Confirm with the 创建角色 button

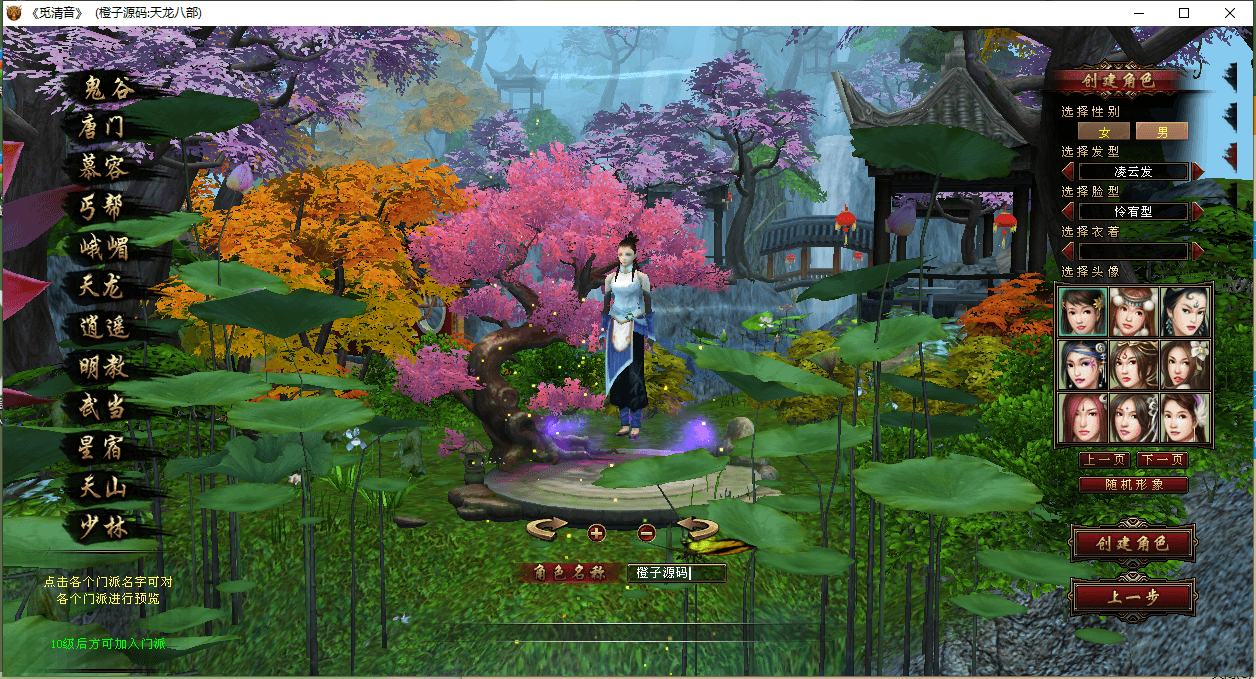pyautogui.click(x=1132, y=544)
